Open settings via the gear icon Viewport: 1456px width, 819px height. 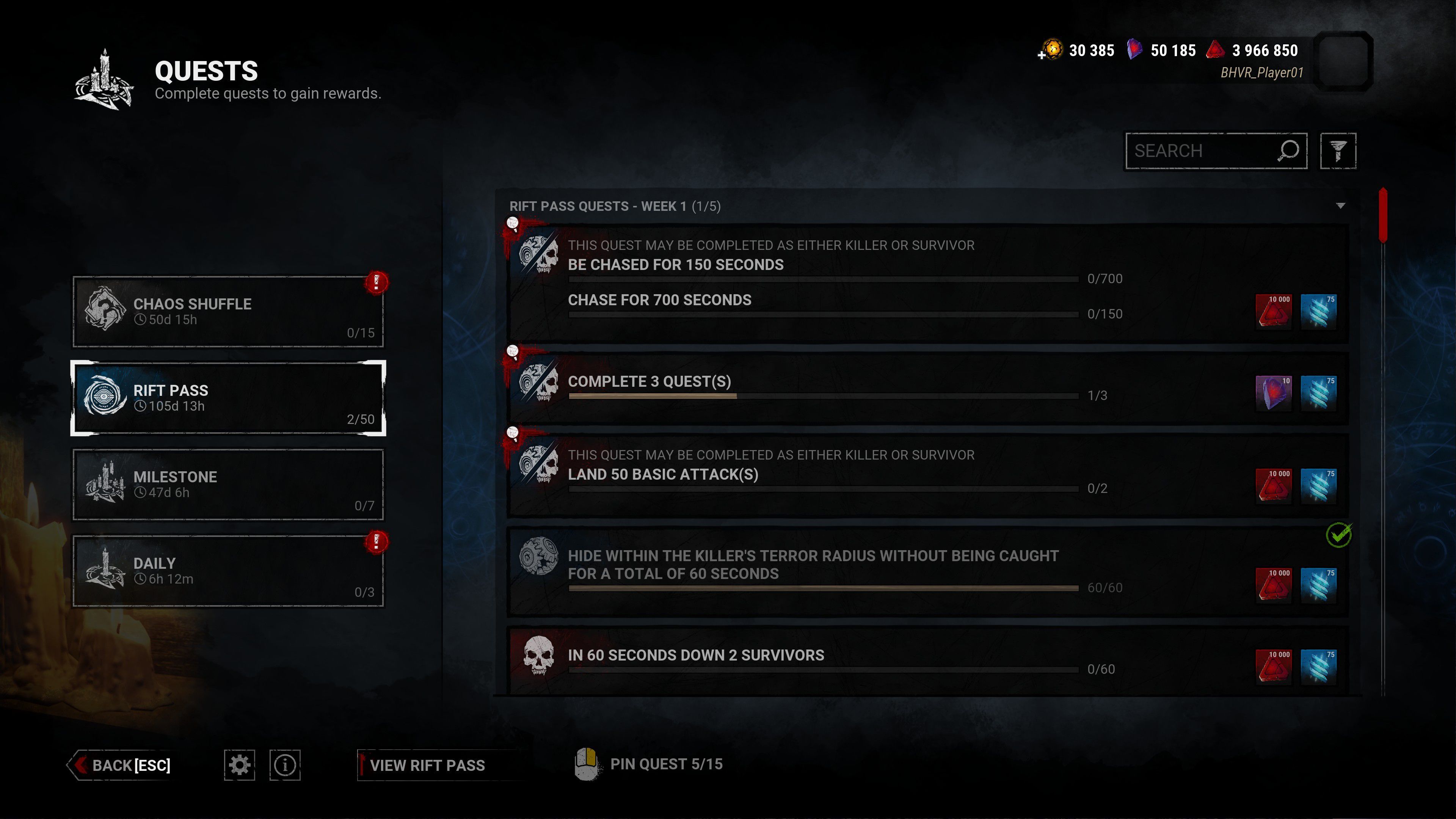pos(239,765)
